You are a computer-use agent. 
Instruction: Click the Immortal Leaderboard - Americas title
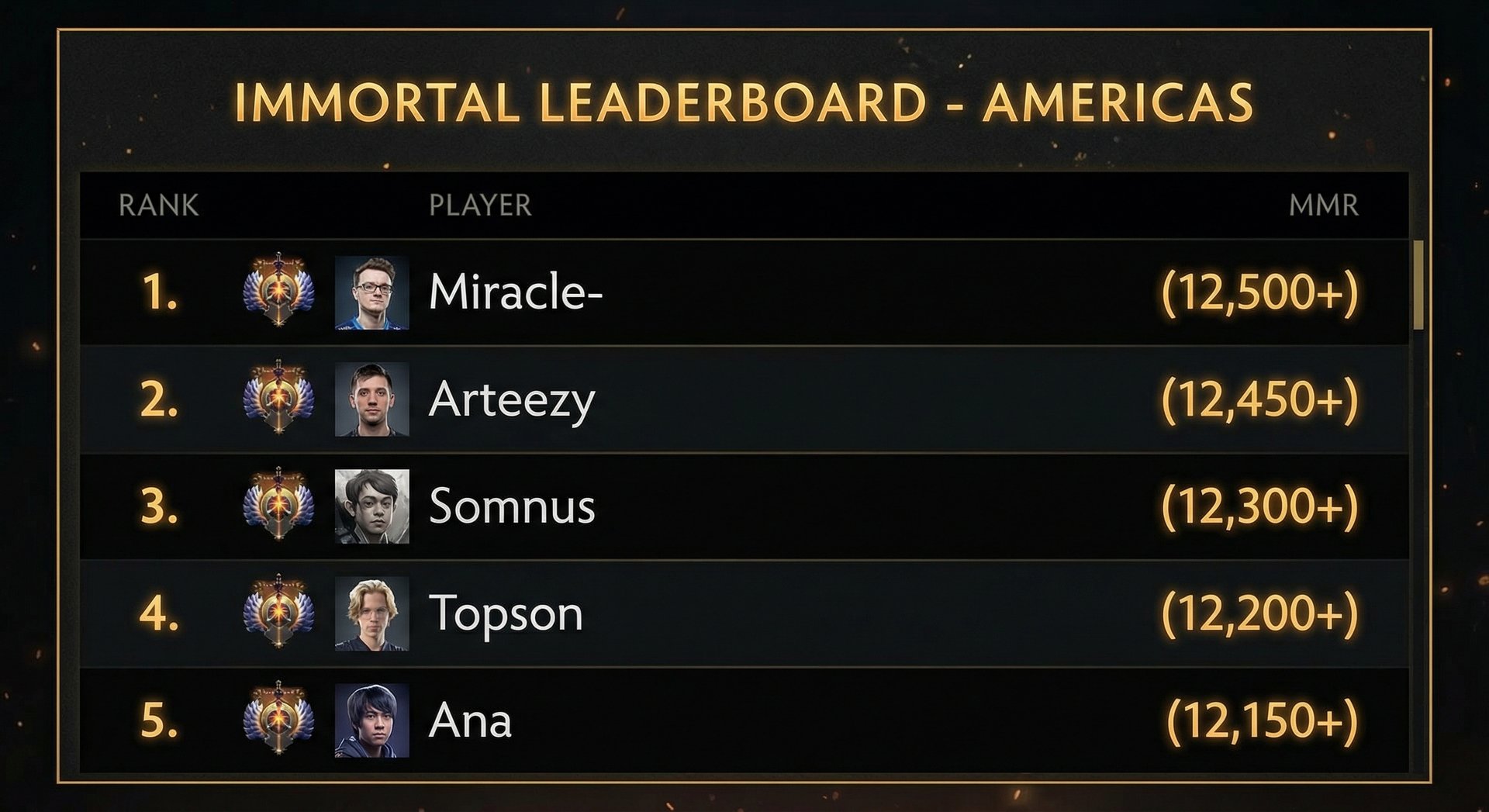pyautogui.click(x=744, y=99)
